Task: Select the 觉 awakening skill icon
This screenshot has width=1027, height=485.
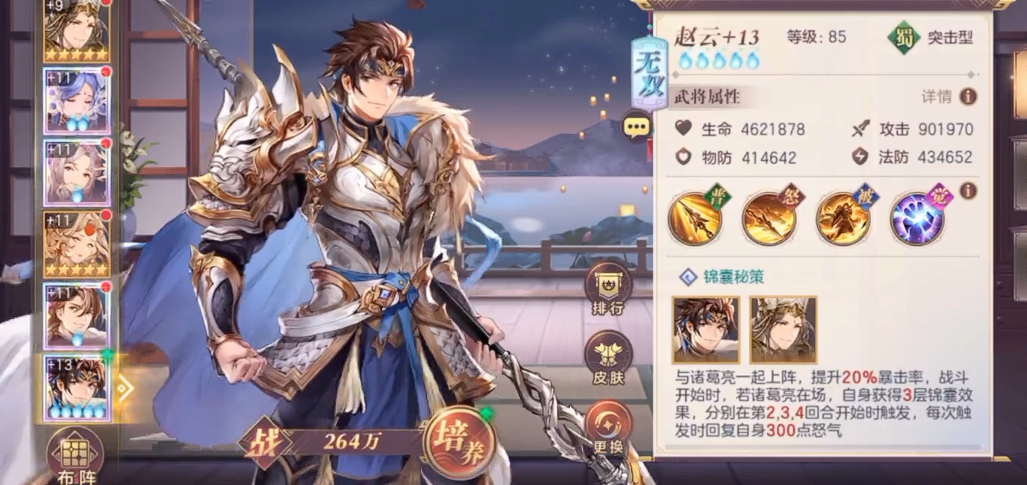Action: [918, 217]
